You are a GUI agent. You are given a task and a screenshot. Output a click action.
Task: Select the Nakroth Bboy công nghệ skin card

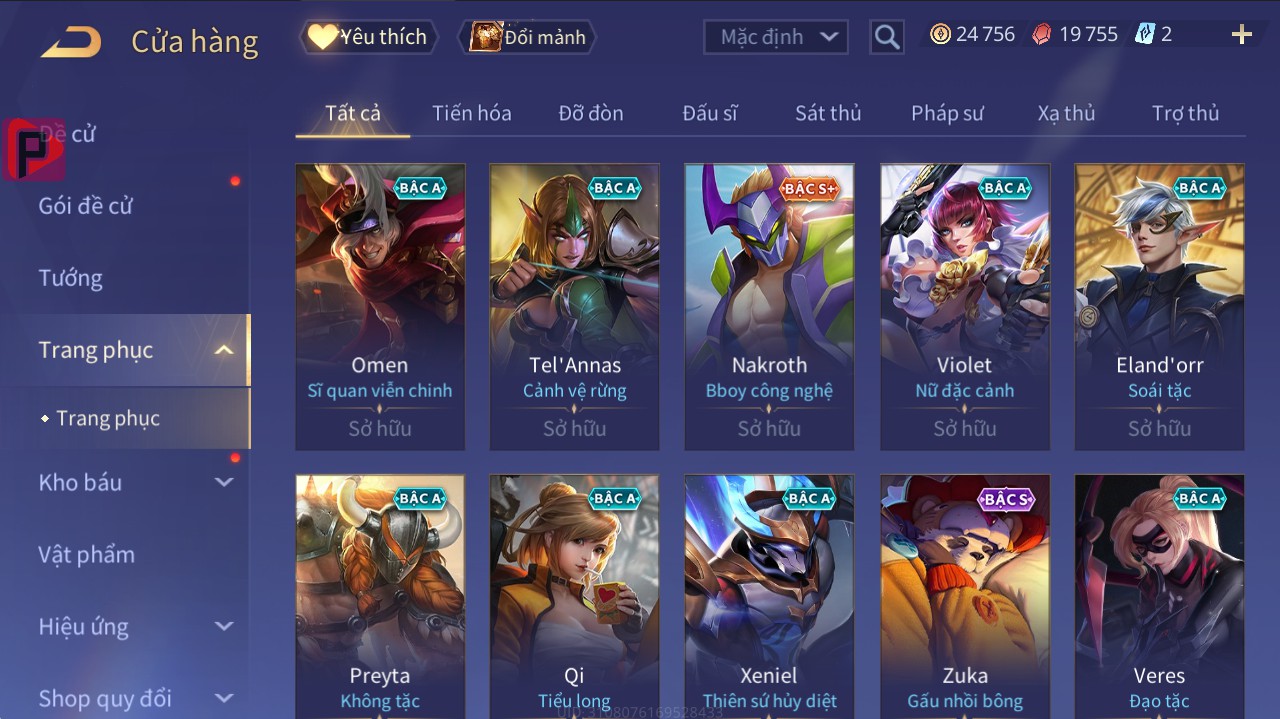coord(769,306)
